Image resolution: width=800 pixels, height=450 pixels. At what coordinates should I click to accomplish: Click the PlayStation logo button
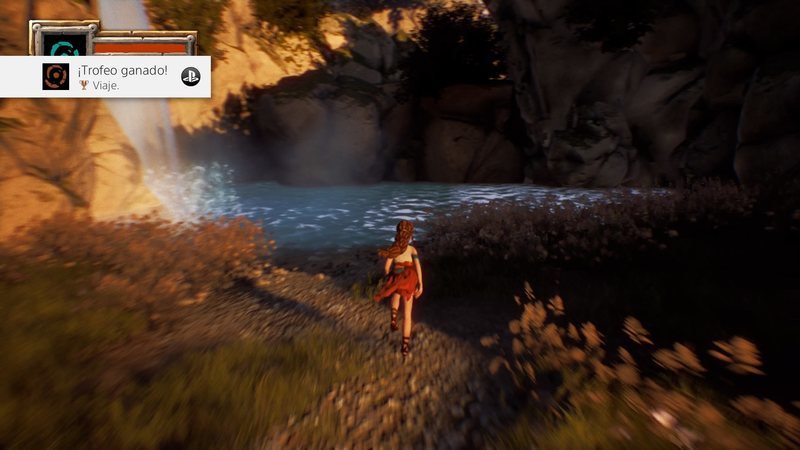click(190, 76)
